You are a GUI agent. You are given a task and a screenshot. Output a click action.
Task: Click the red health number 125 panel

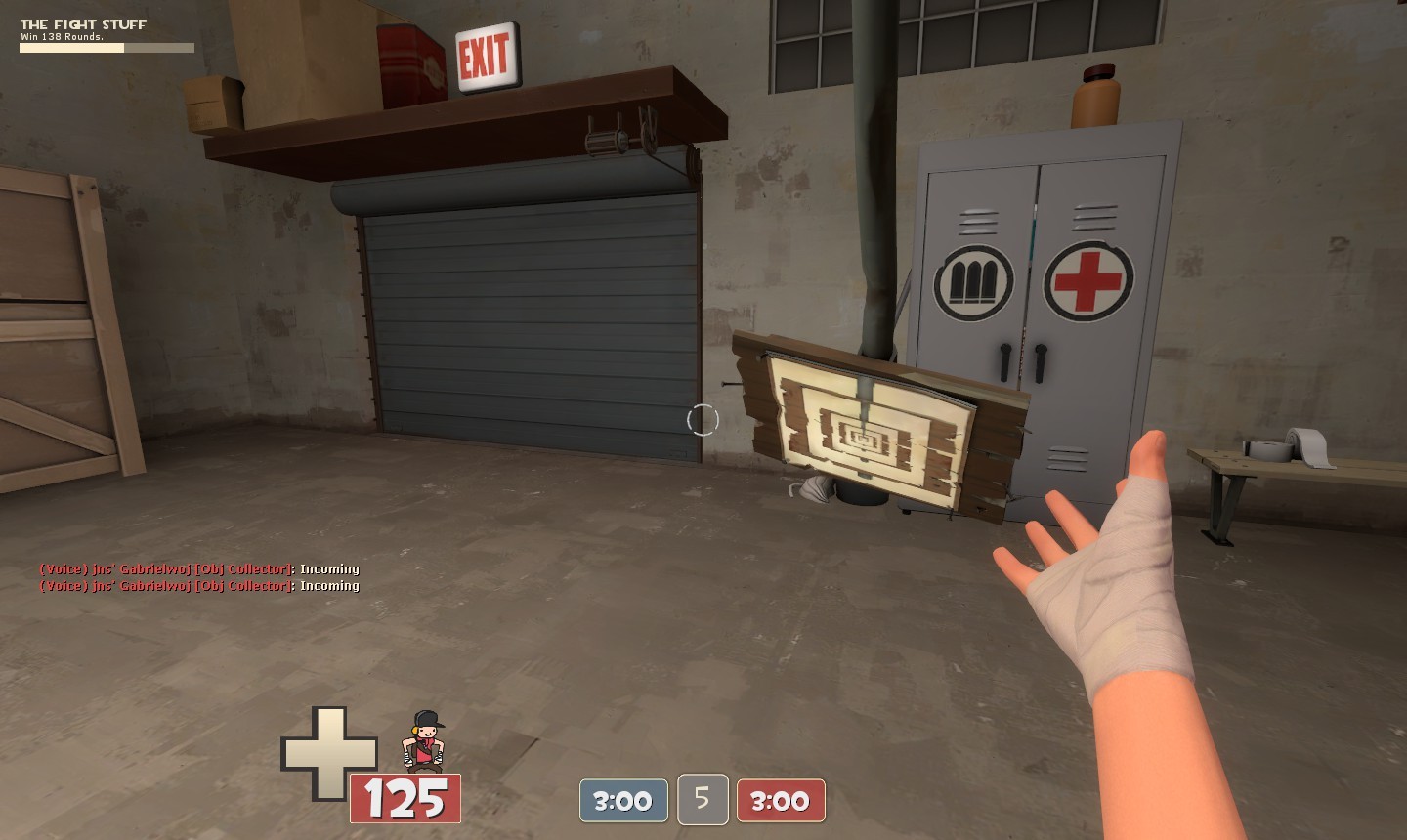[405, 799]
